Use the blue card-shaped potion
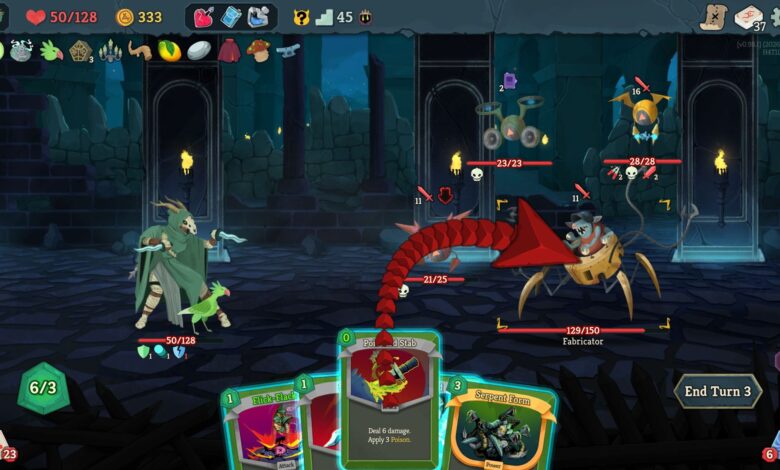780x470 pixels. click(x=232, y=17)
